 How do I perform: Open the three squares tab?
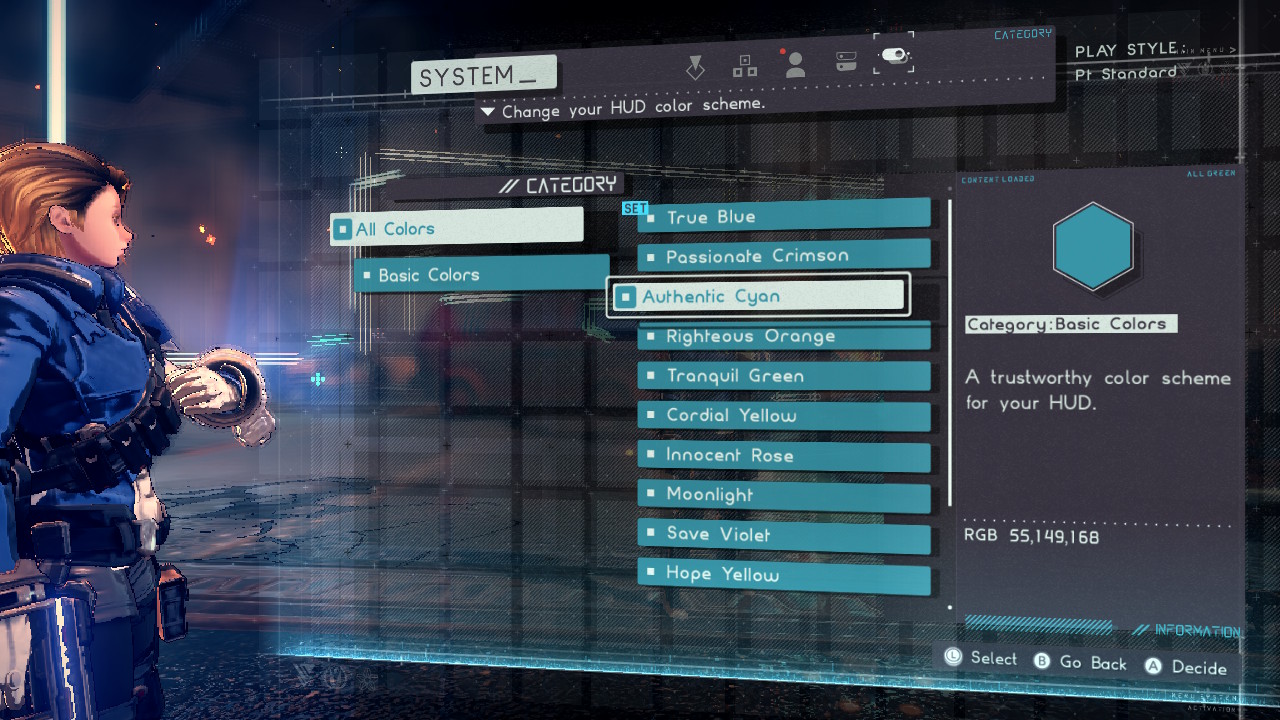(745, 66)
